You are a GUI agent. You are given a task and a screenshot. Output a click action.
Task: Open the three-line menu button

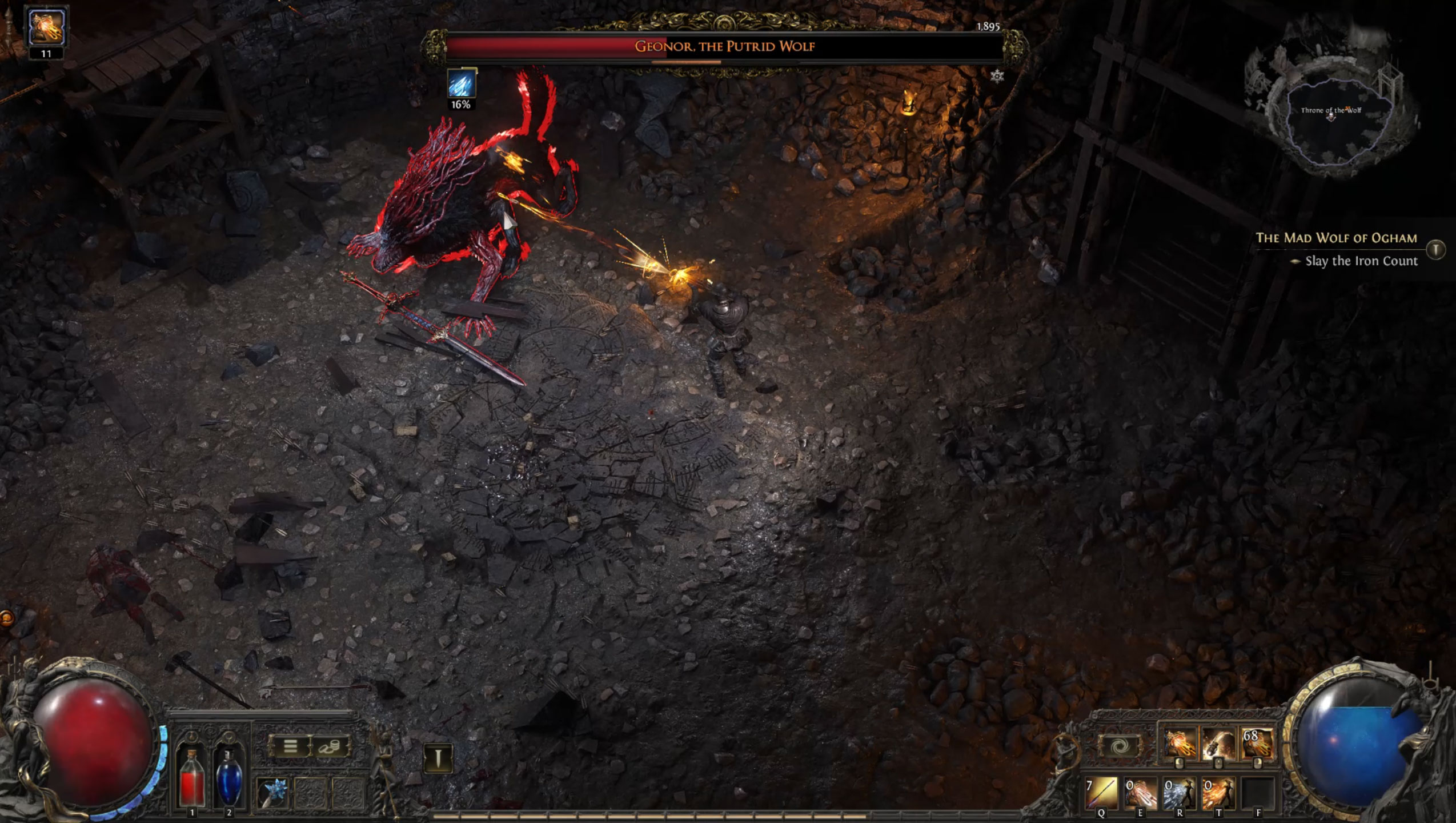[290, 746]
